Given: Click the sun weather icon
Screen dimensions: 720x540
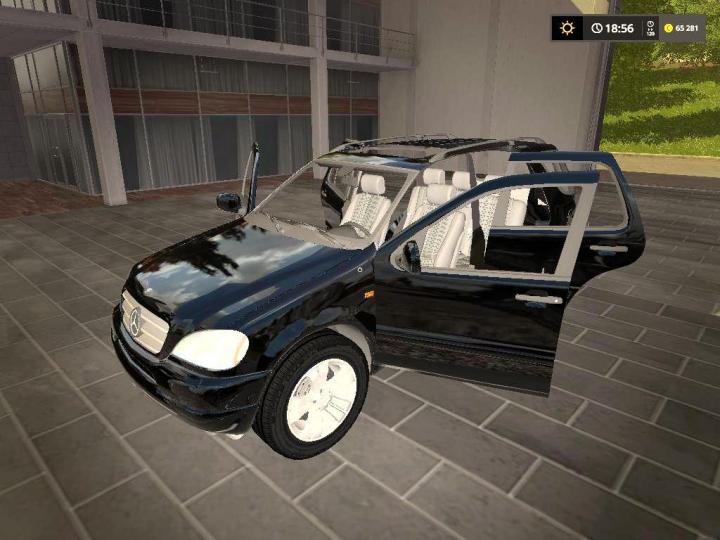Looking at the screenshot, I should (567, 28).
